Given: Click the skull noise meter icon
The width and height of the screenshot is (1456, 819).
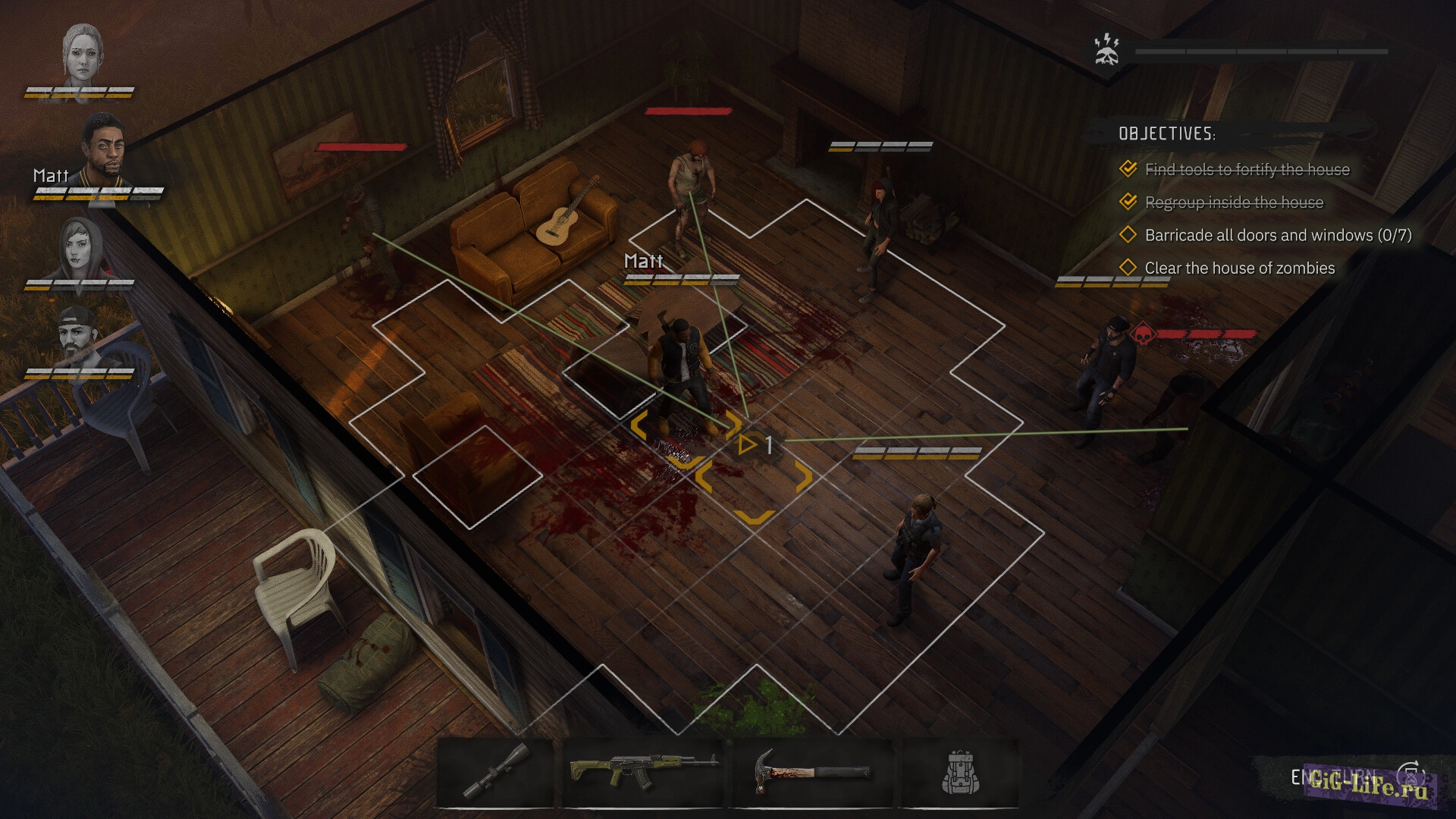Looking at the screenshot, I should [x=1107, y=50].
